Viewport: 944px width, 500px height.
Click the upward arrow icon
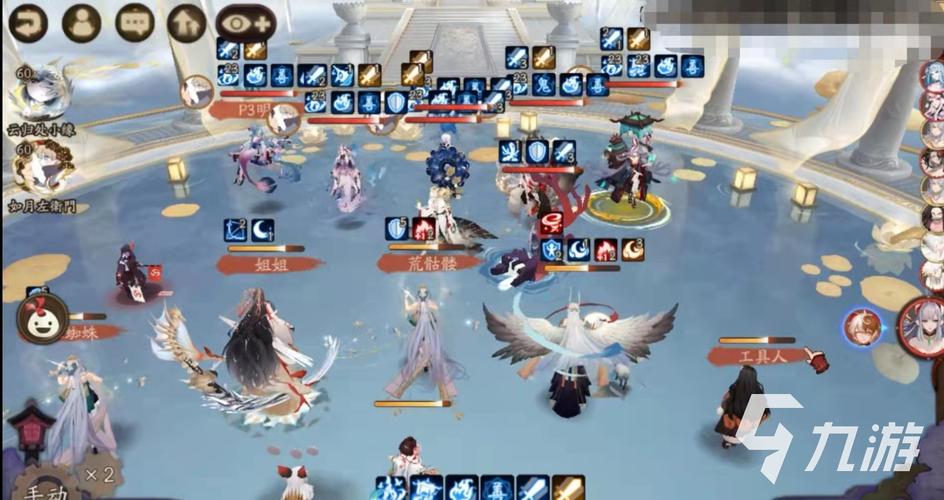coord(186,23)
